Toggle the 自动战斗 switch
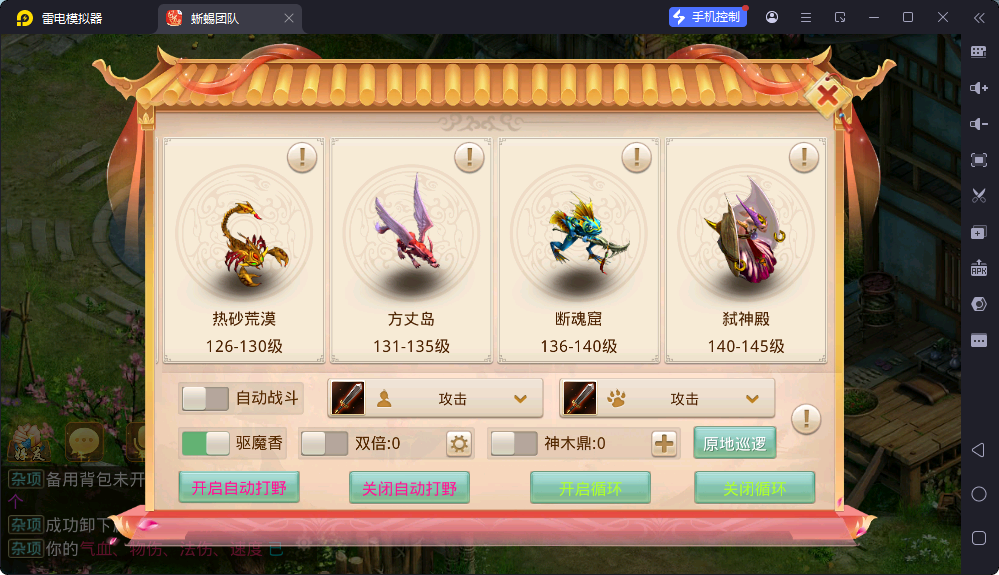 [206, 398]
